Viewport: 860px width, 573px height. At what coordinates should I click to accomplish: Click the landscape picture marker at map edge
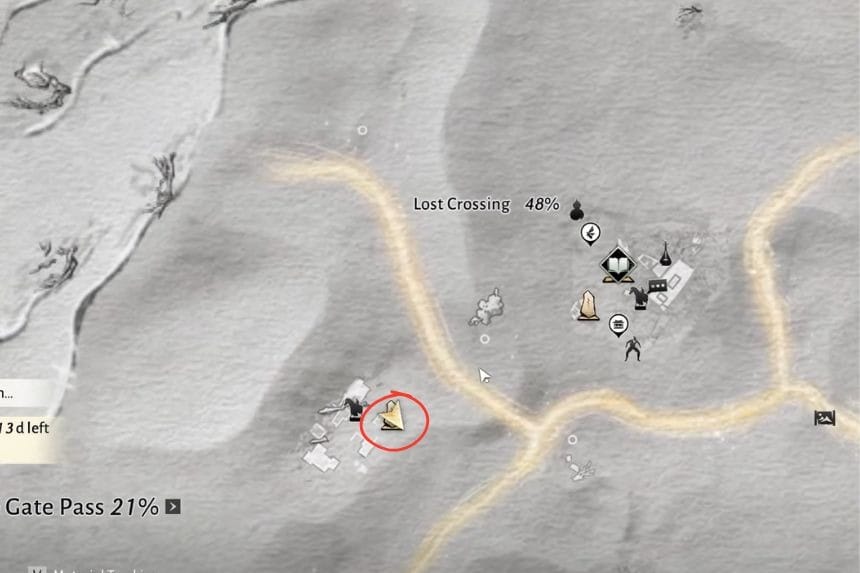(x=825, y=418)
